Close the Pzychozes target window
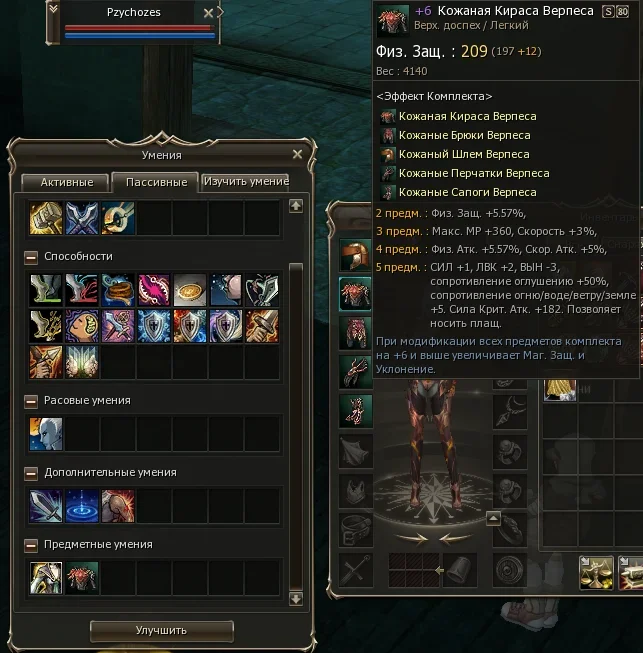The image size is (643, 653). [208, 13]
